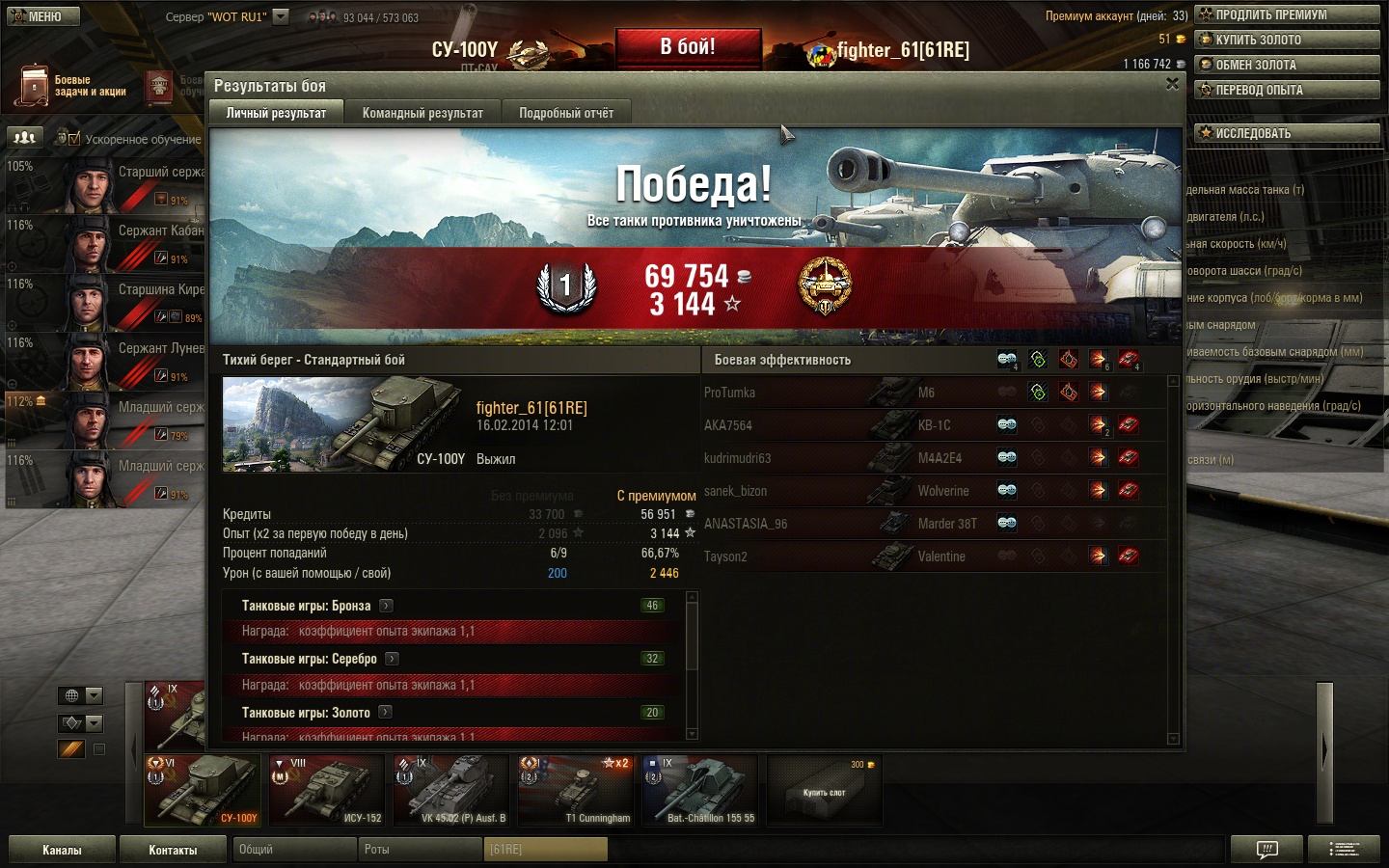
Task: Buy a new slot via Купить слот
Action: tap(825, 791)
